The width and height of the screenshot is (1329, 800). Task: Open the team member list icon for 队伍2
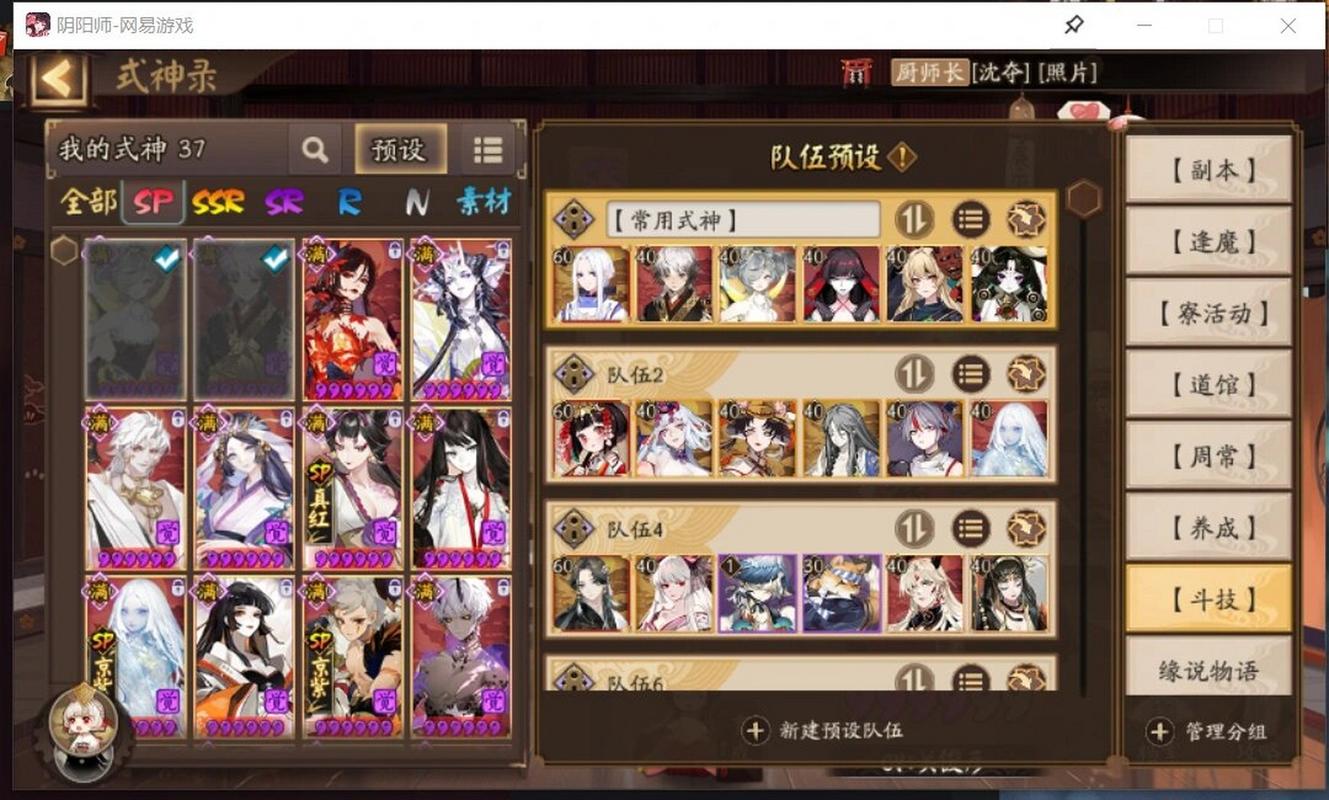(x=970, y=373)
